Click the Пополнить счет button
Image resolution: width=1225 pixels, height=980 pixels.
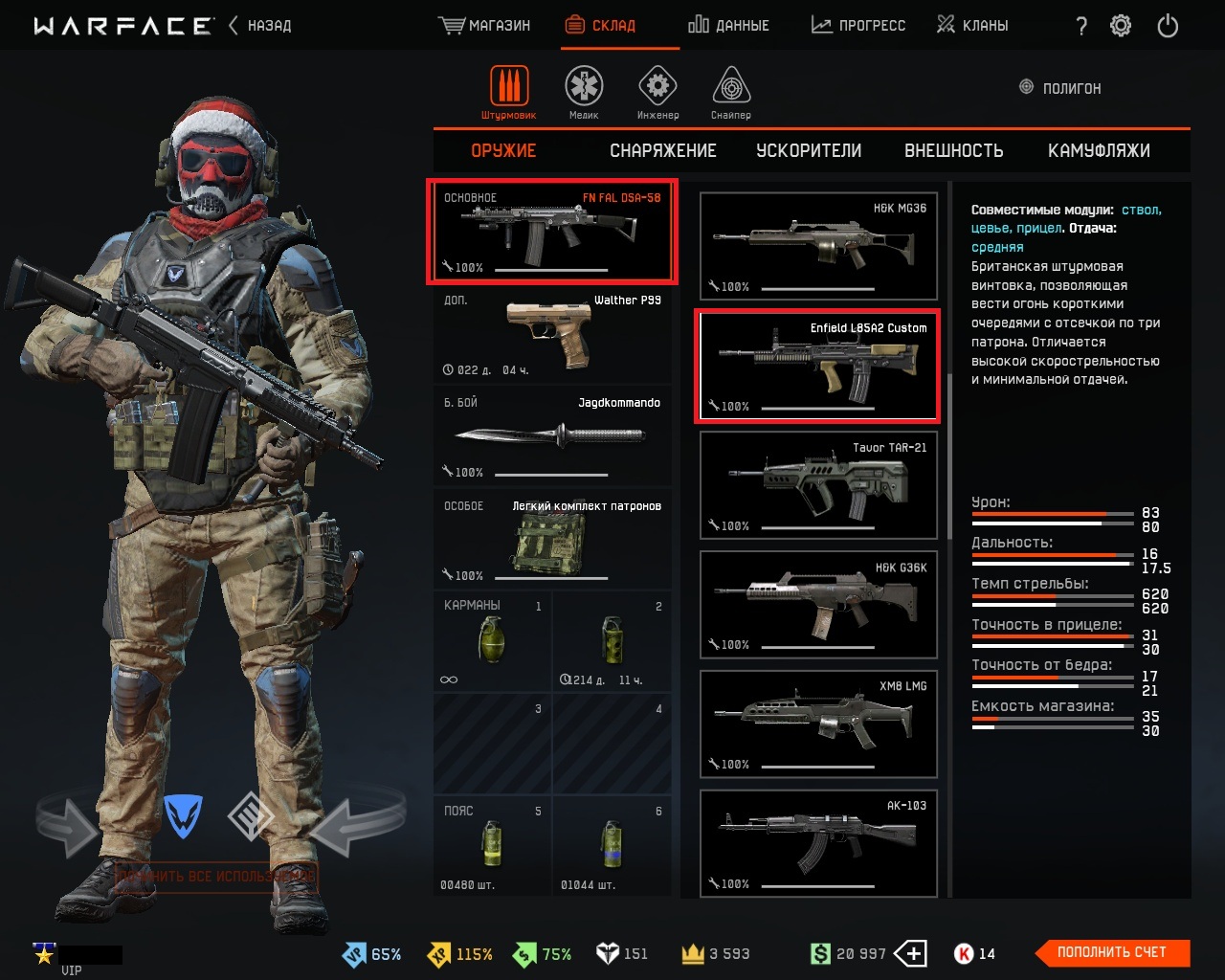click(1113, 952)
